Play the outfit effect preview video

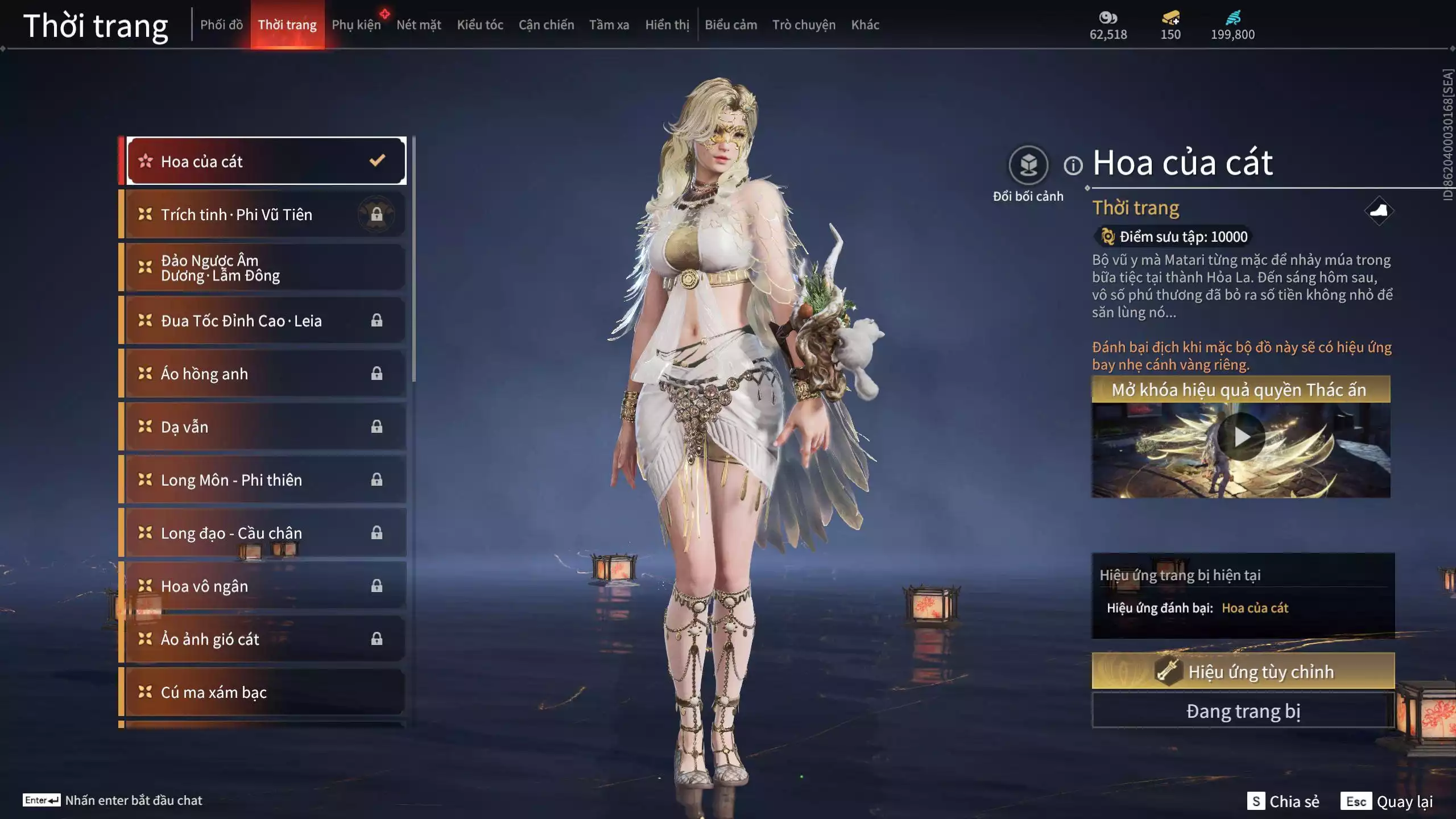click(1241, 437)
